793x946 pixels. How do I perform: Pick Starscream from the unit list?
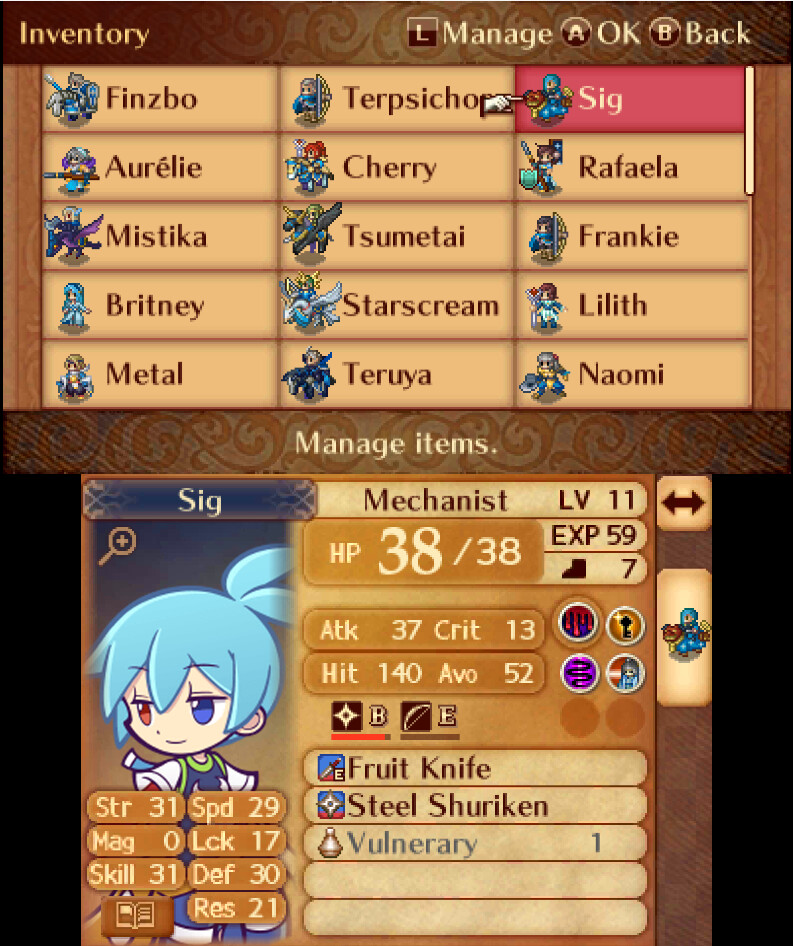coord(397,305)
